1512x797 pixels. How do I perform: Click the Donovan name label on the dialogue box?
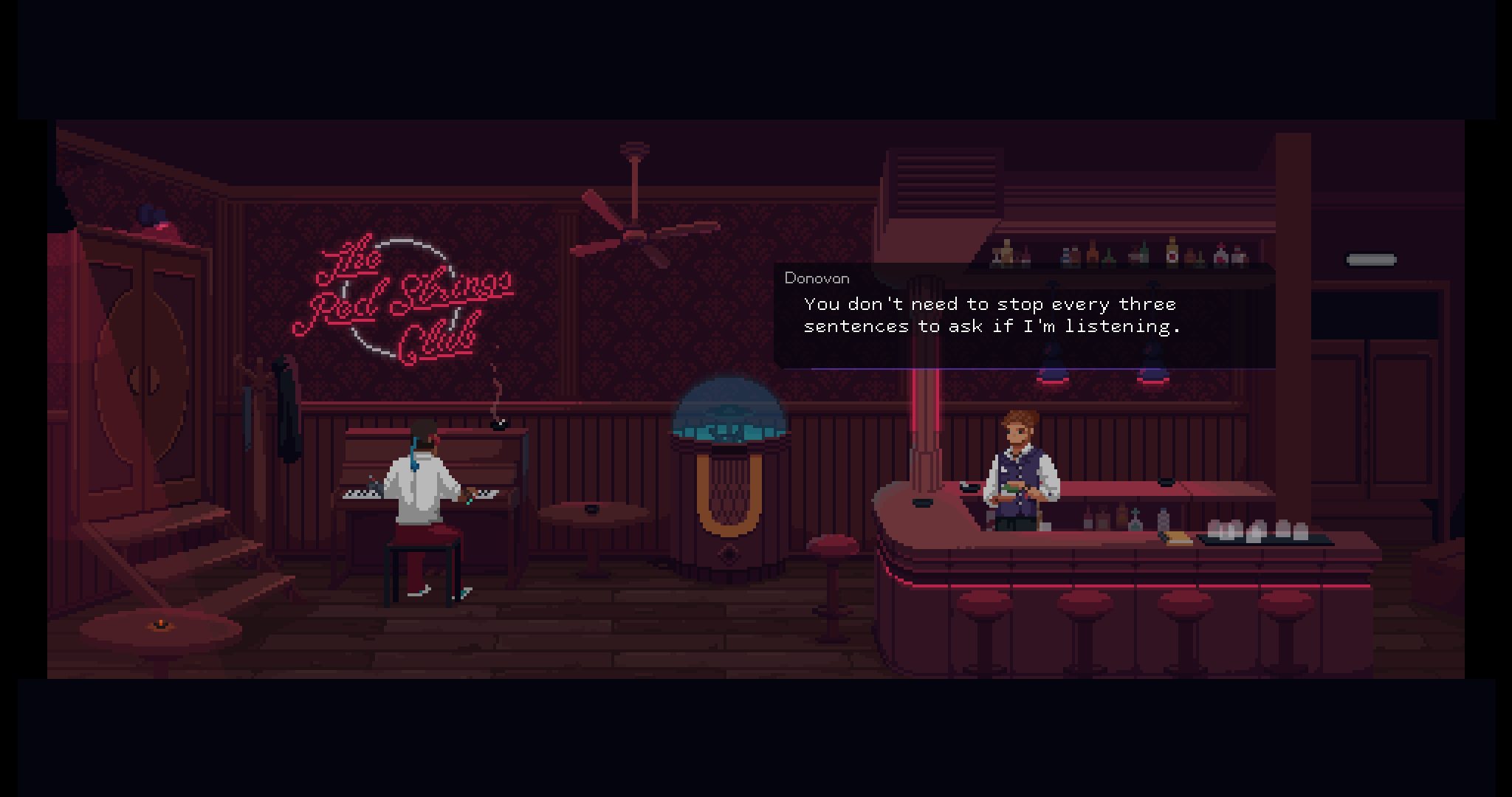coord(816,279)
